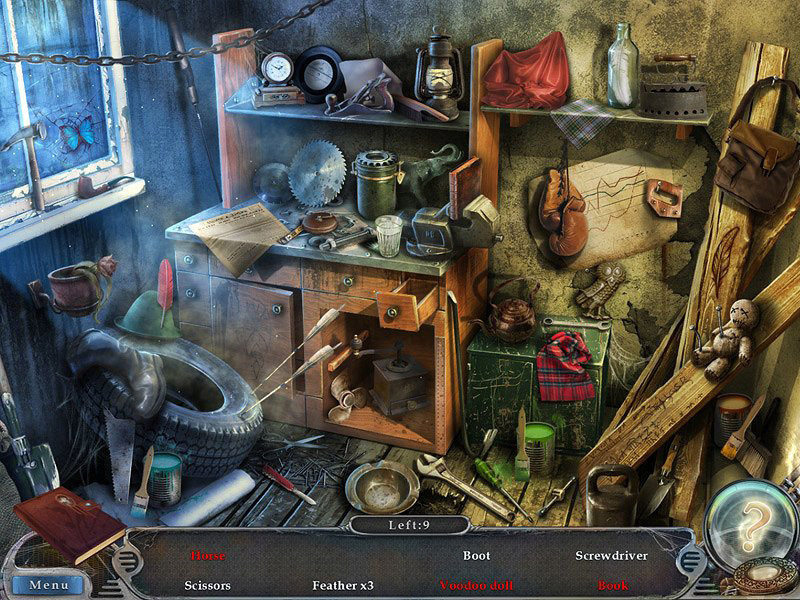Viewport: 800px width, 600px height.
Task: Click the red Horse list entry
Action: click(208, 555)
